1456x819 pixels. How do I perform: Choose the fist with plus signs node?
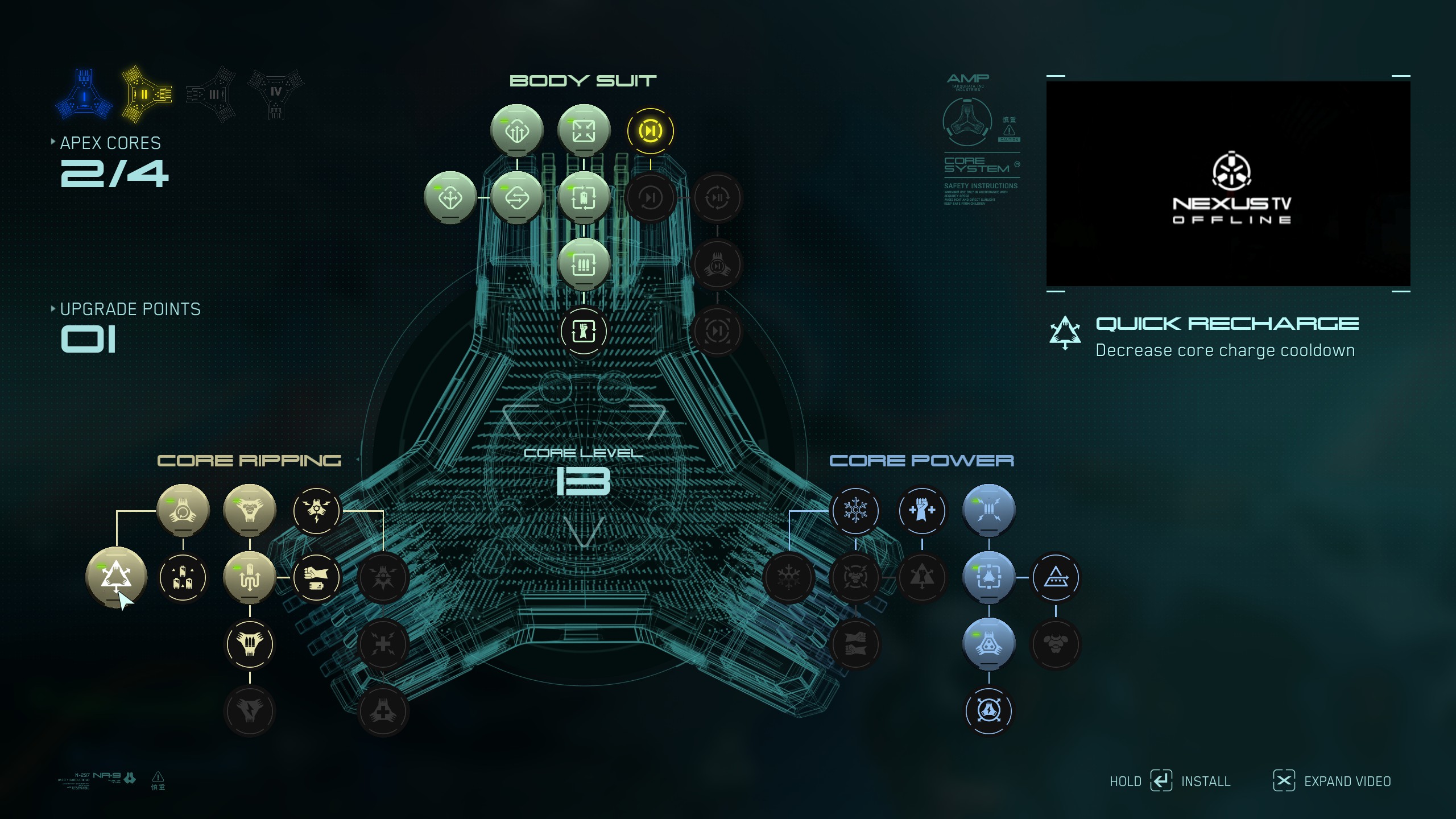click(x=922, y=511)
